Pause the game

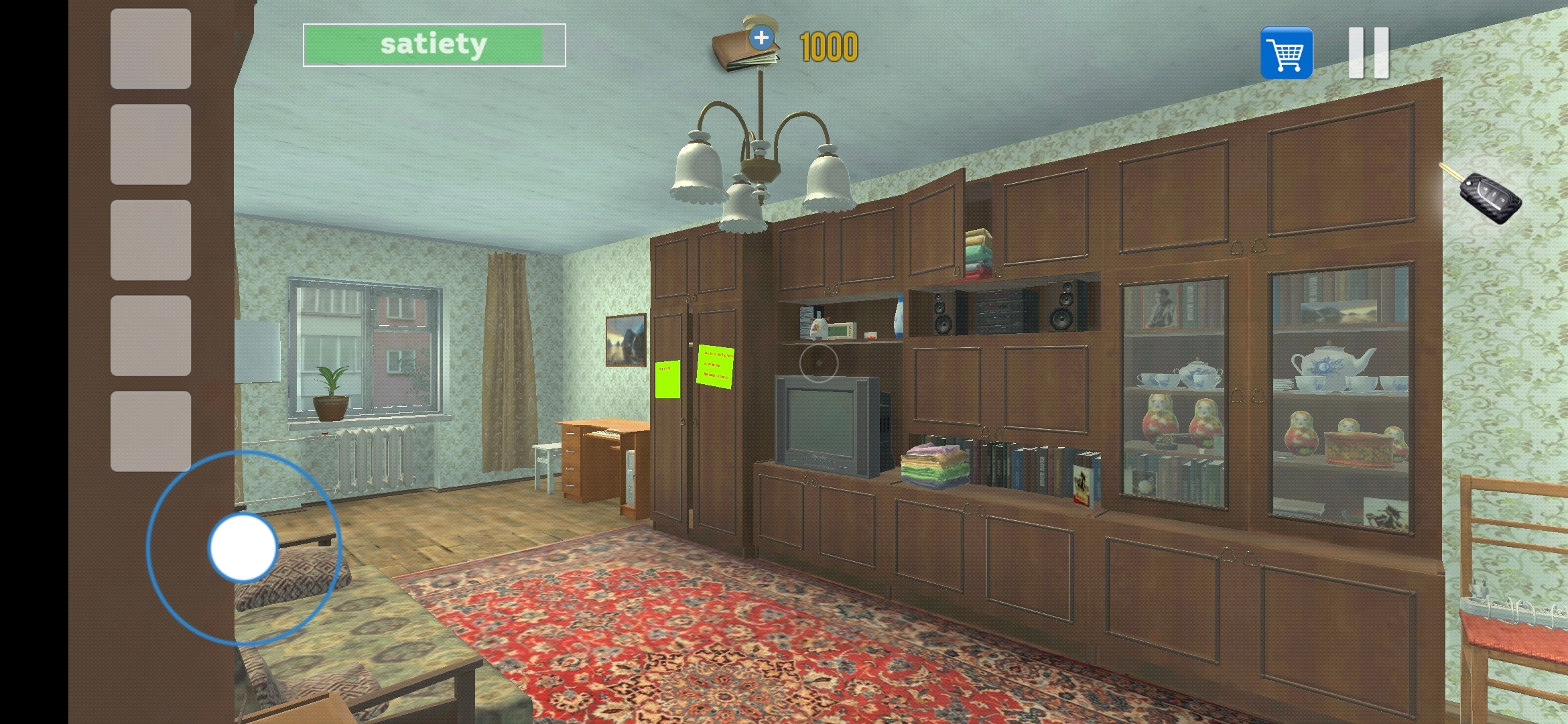(x=1369, y=52)
